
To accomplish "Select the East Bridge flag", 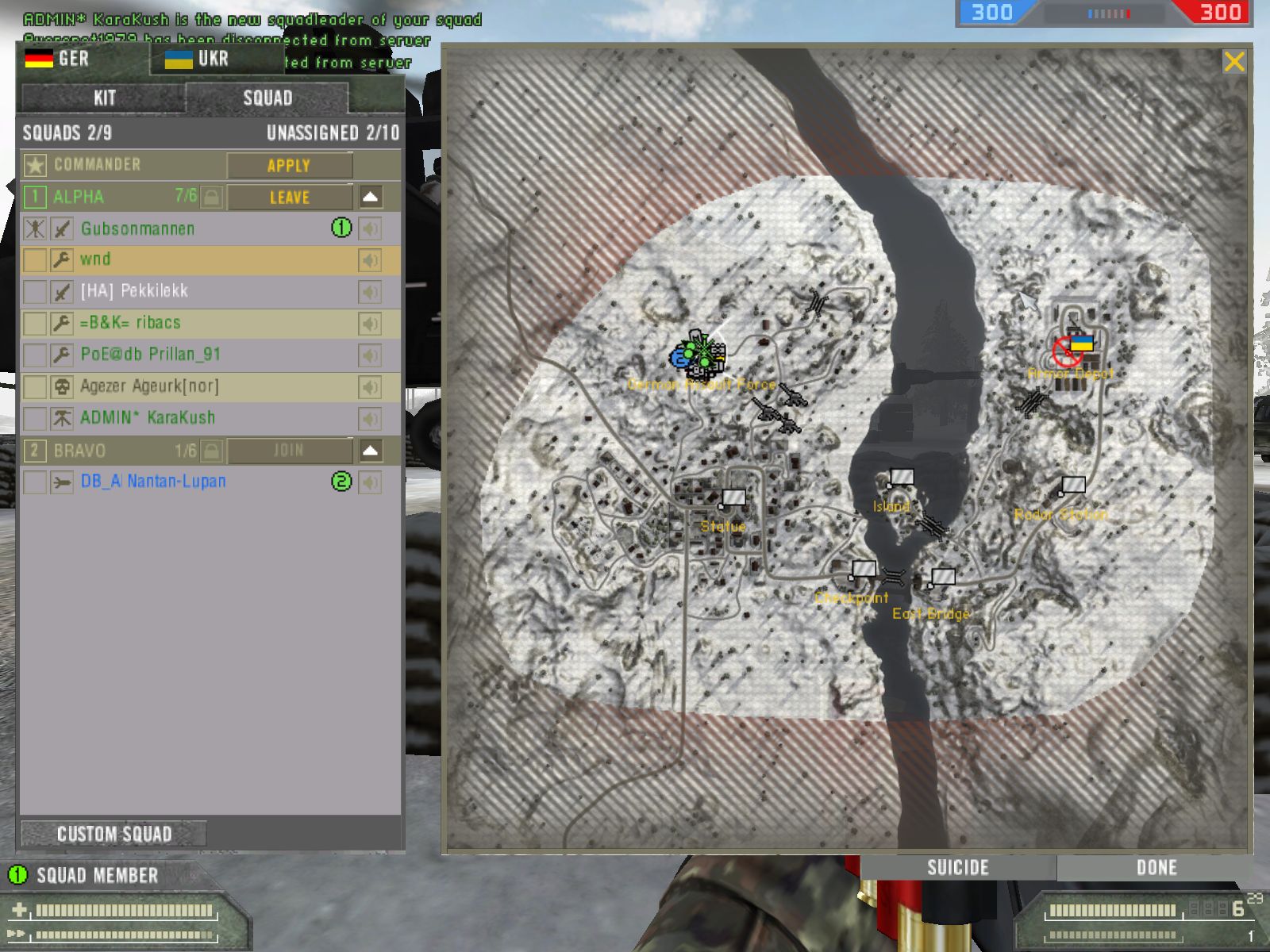I will click(x=942, y=577).
